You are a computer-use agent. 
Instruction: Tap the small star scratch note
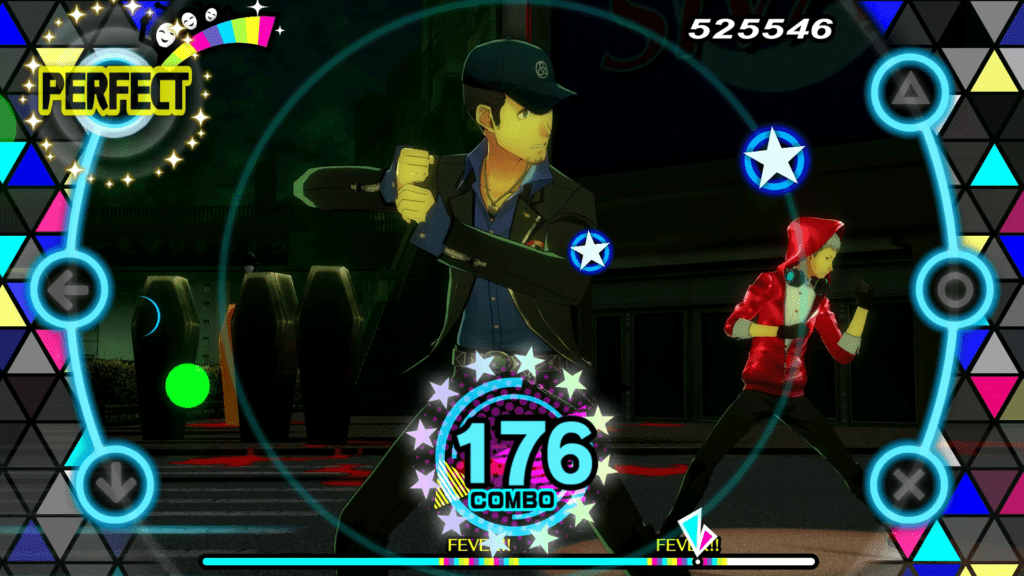pos(590,250)
